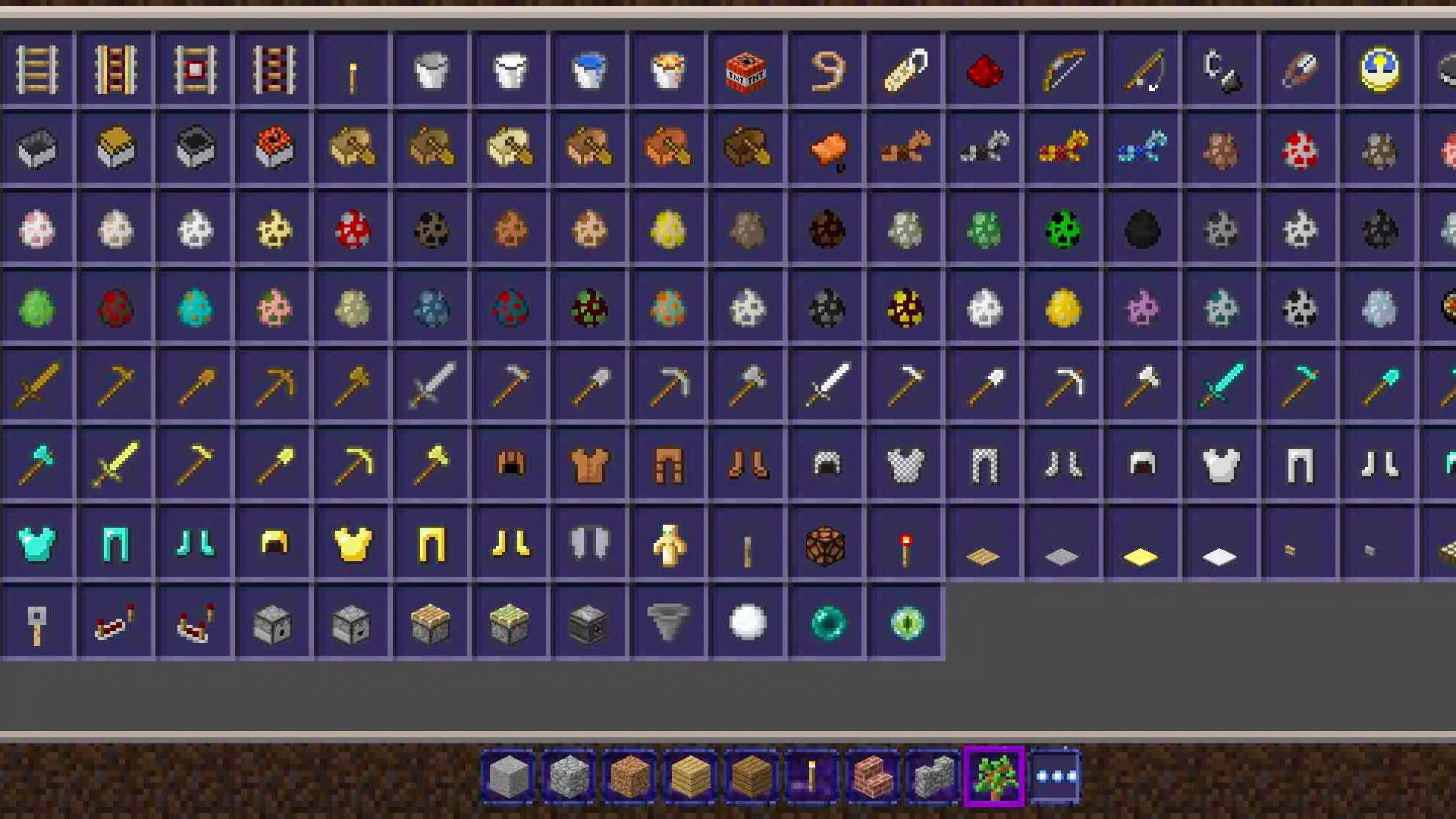
Task: Grab the redstone repeater item
Action: point(115,622)
